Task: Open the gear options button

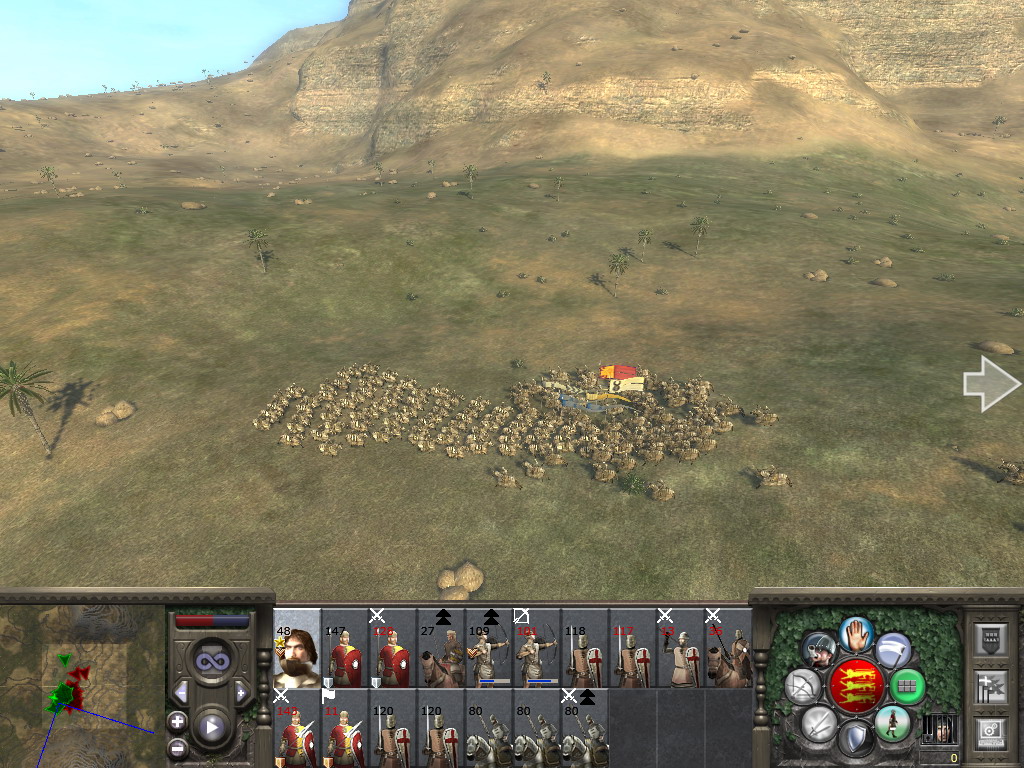Action: (990, 733)
